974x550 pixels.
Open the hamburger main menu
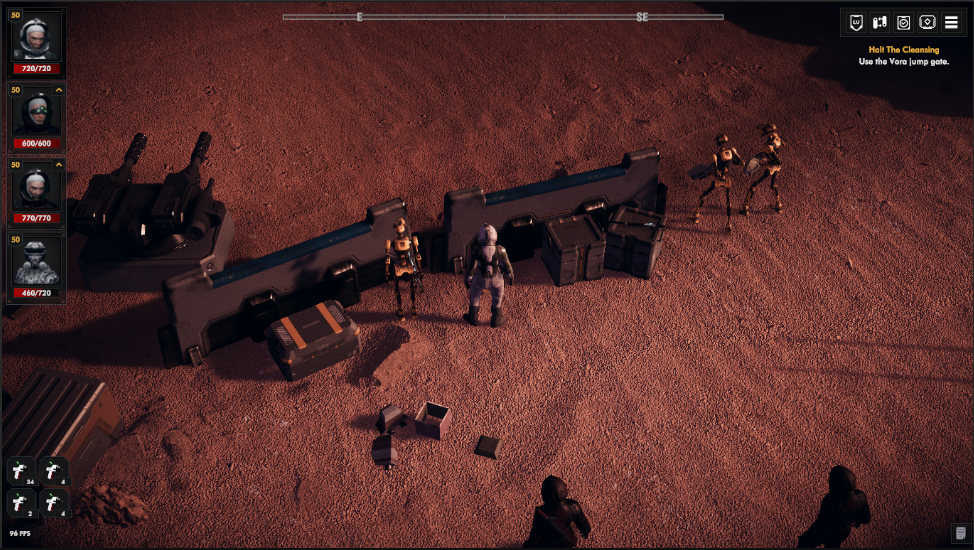[x=951, y=22]
